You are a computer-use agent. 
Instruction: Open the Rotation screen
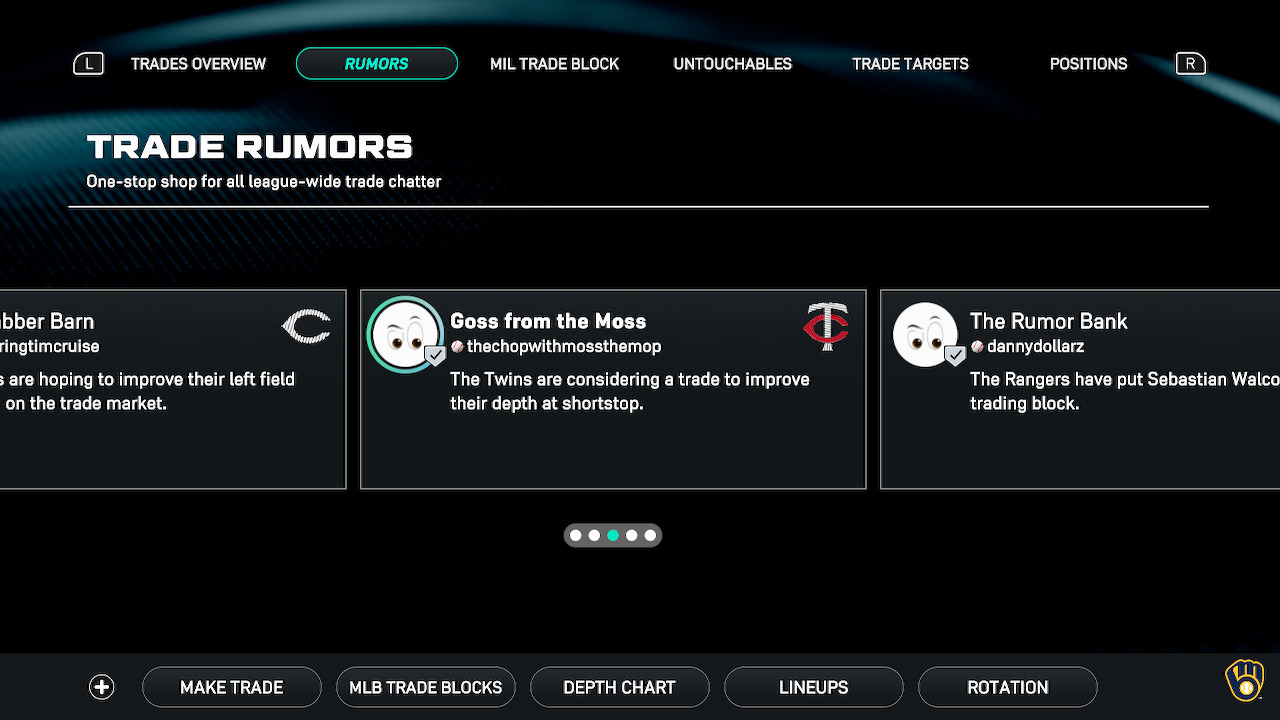[x=1007, y=687]
